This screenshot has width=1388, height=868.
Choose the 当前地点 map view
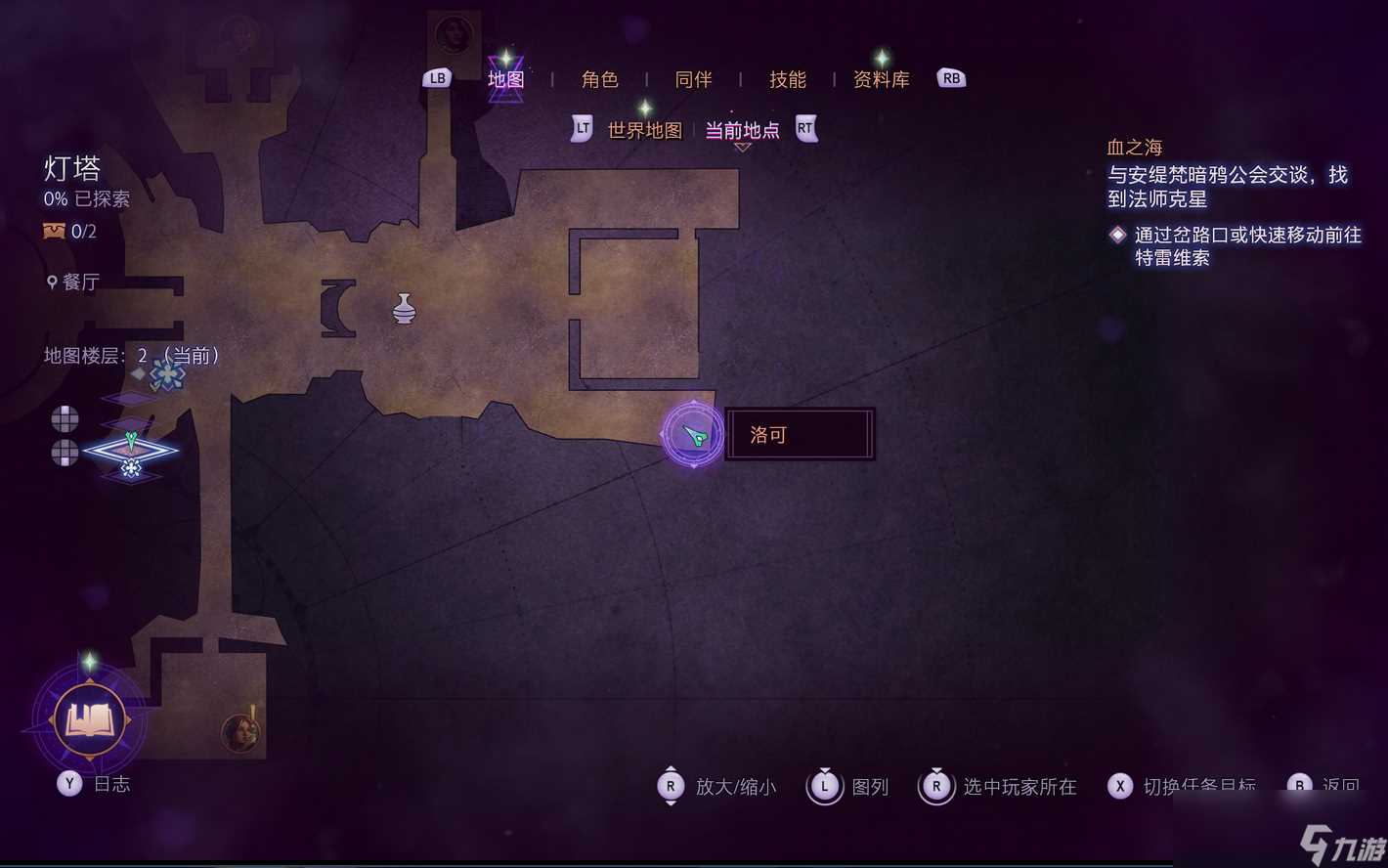point(742,130)
